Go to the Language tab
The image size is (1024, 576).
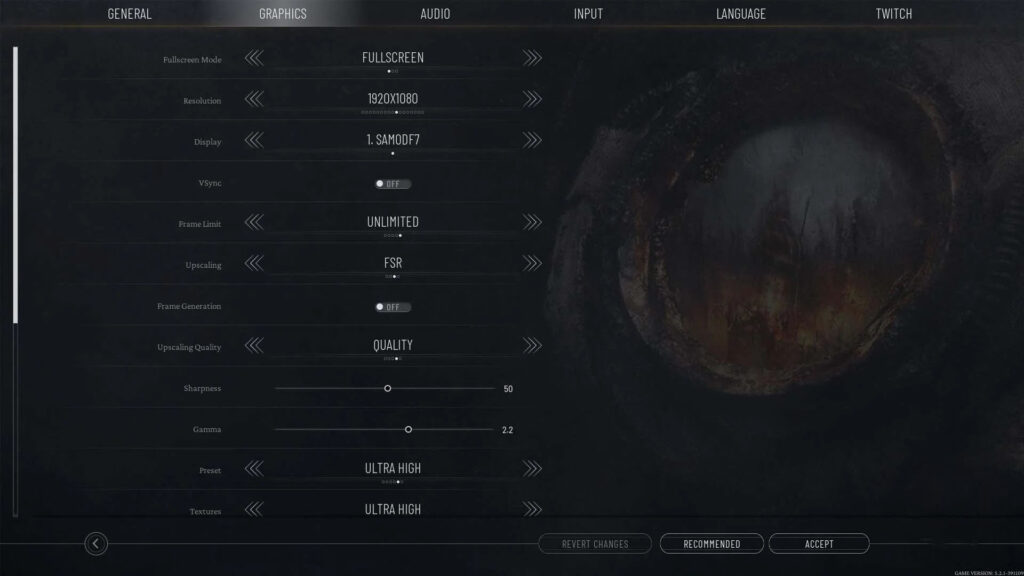(741, 14)
